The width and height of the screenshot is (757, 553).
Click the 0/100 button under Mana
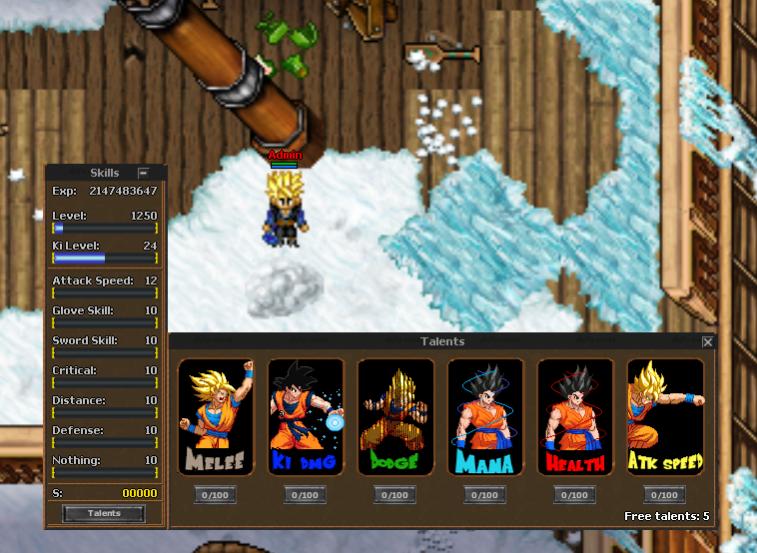pos(485,495)
